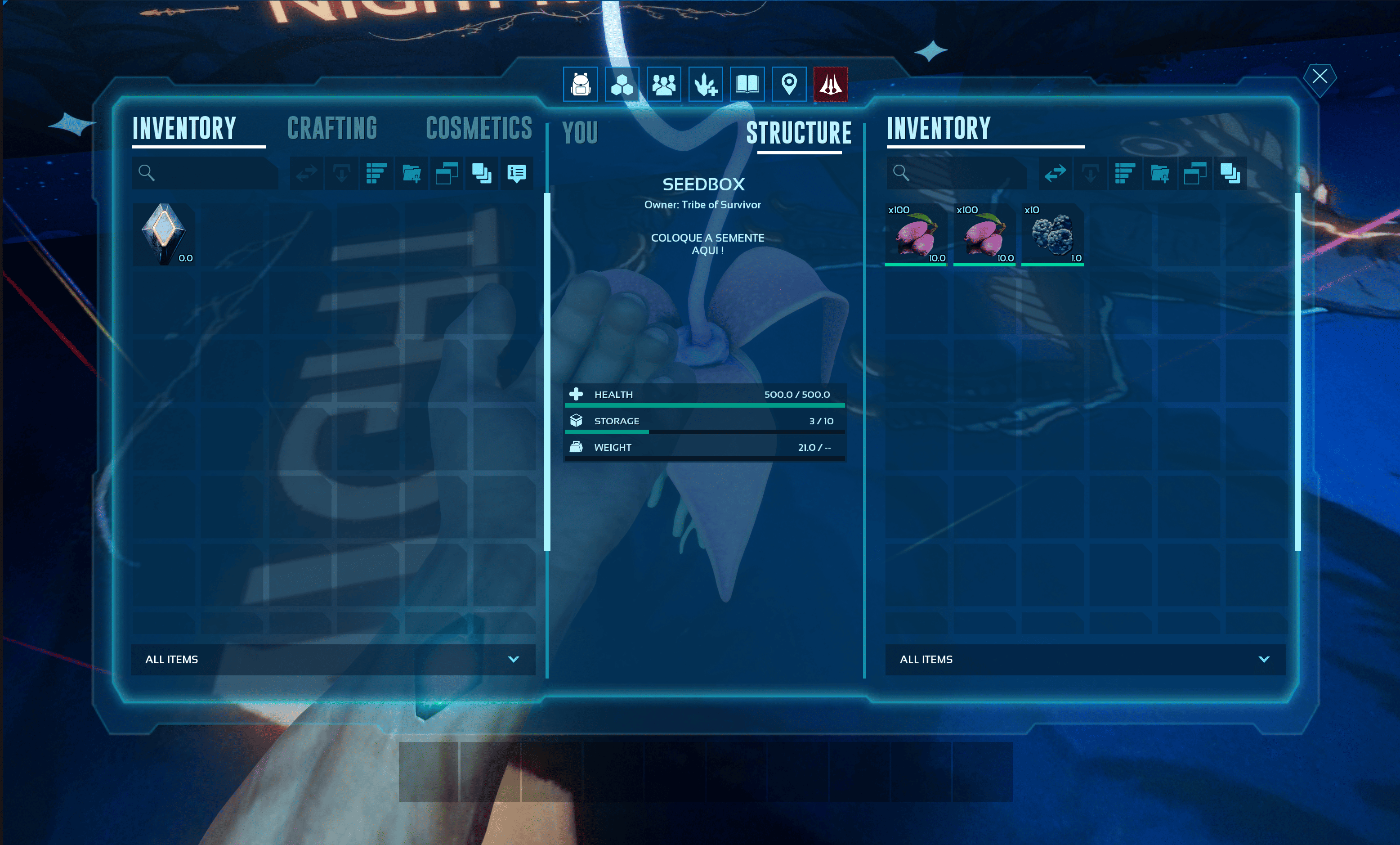Open the Cosmetics tab
1400x845 pixels.
(479, 128)
